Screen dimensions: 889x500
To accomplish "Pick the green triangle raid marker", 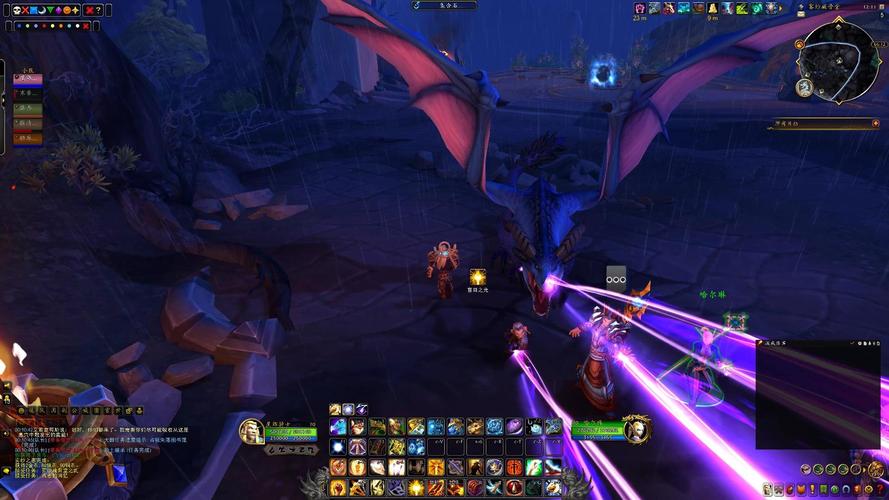I will (x=52, y=10).
